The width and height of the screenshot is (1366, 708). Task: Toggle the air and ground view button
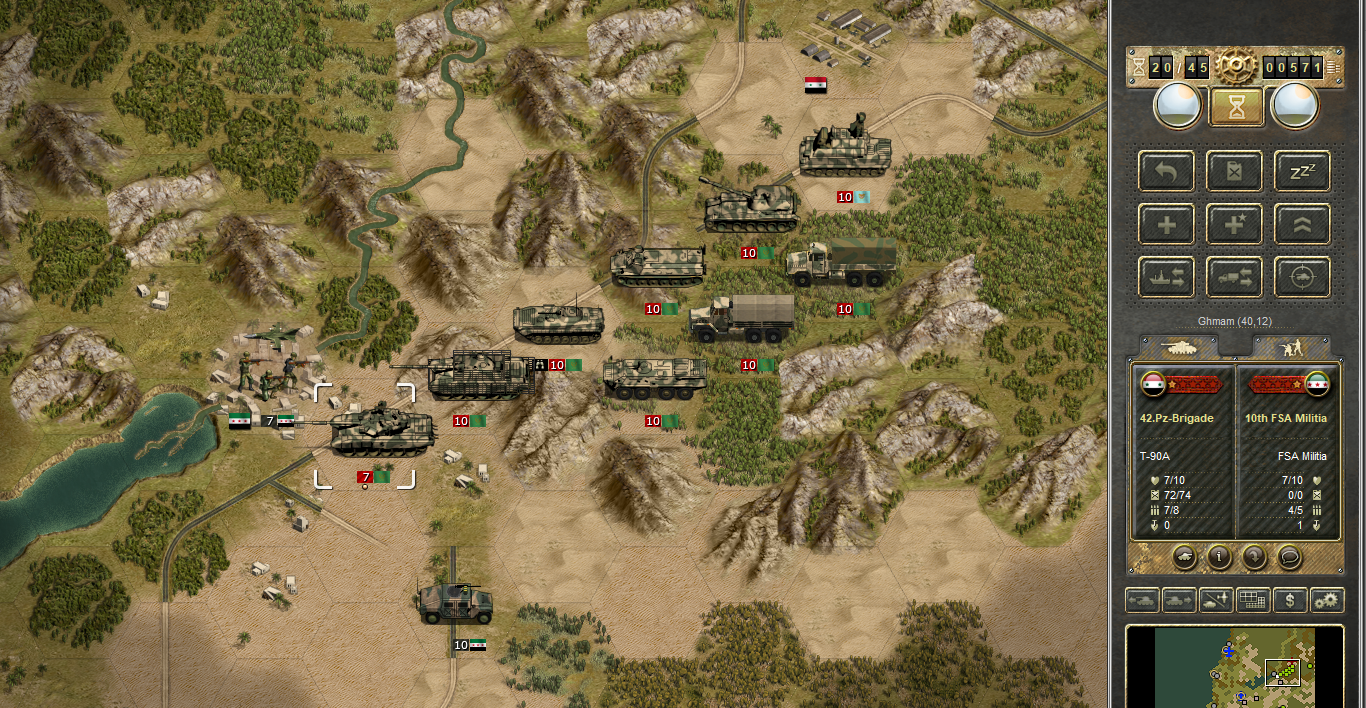point(1216,601)
